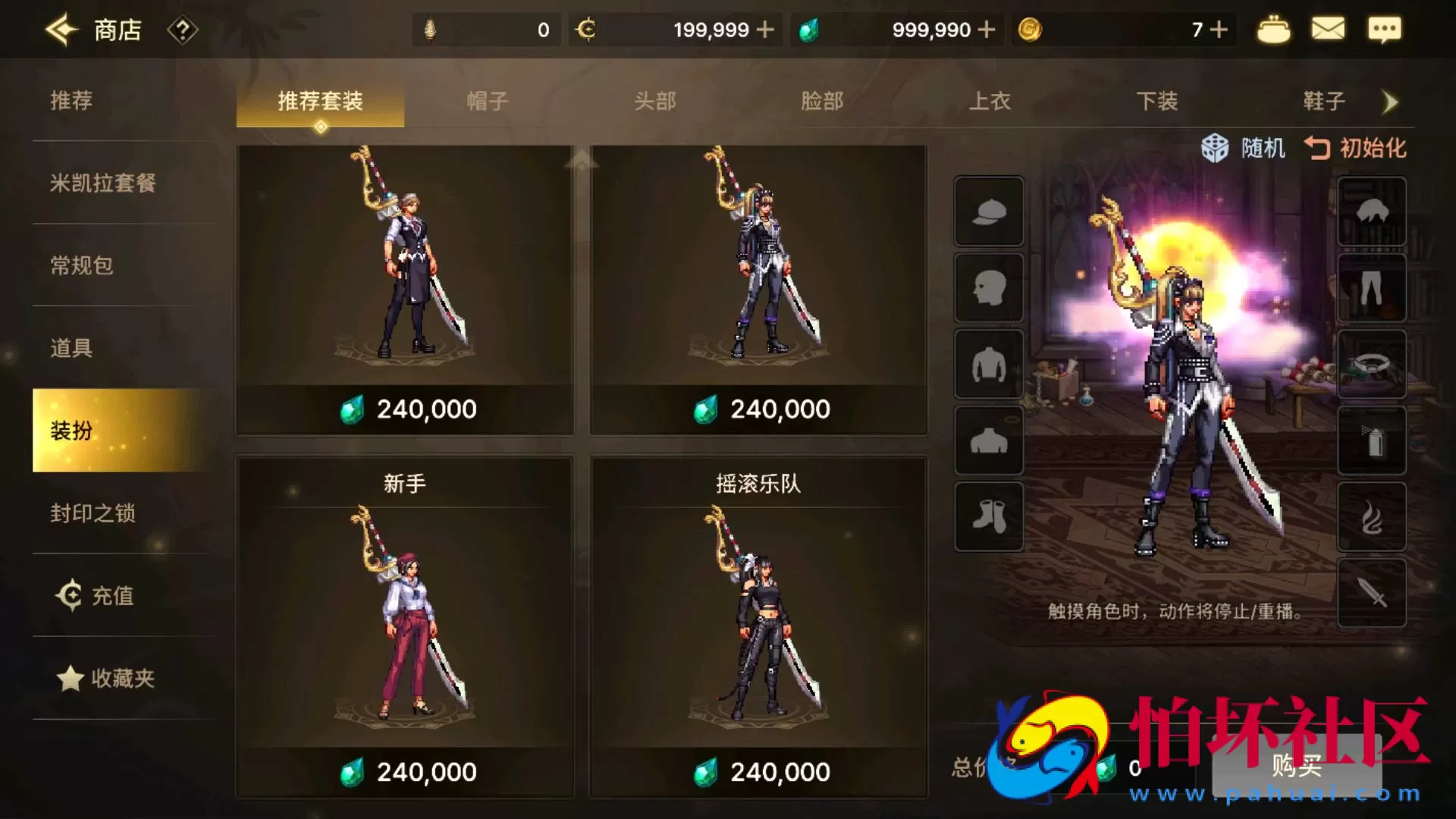Toggle the jacket slot selection
Viewport: 1456px width, 819px height.
click(x=988, y=366)
